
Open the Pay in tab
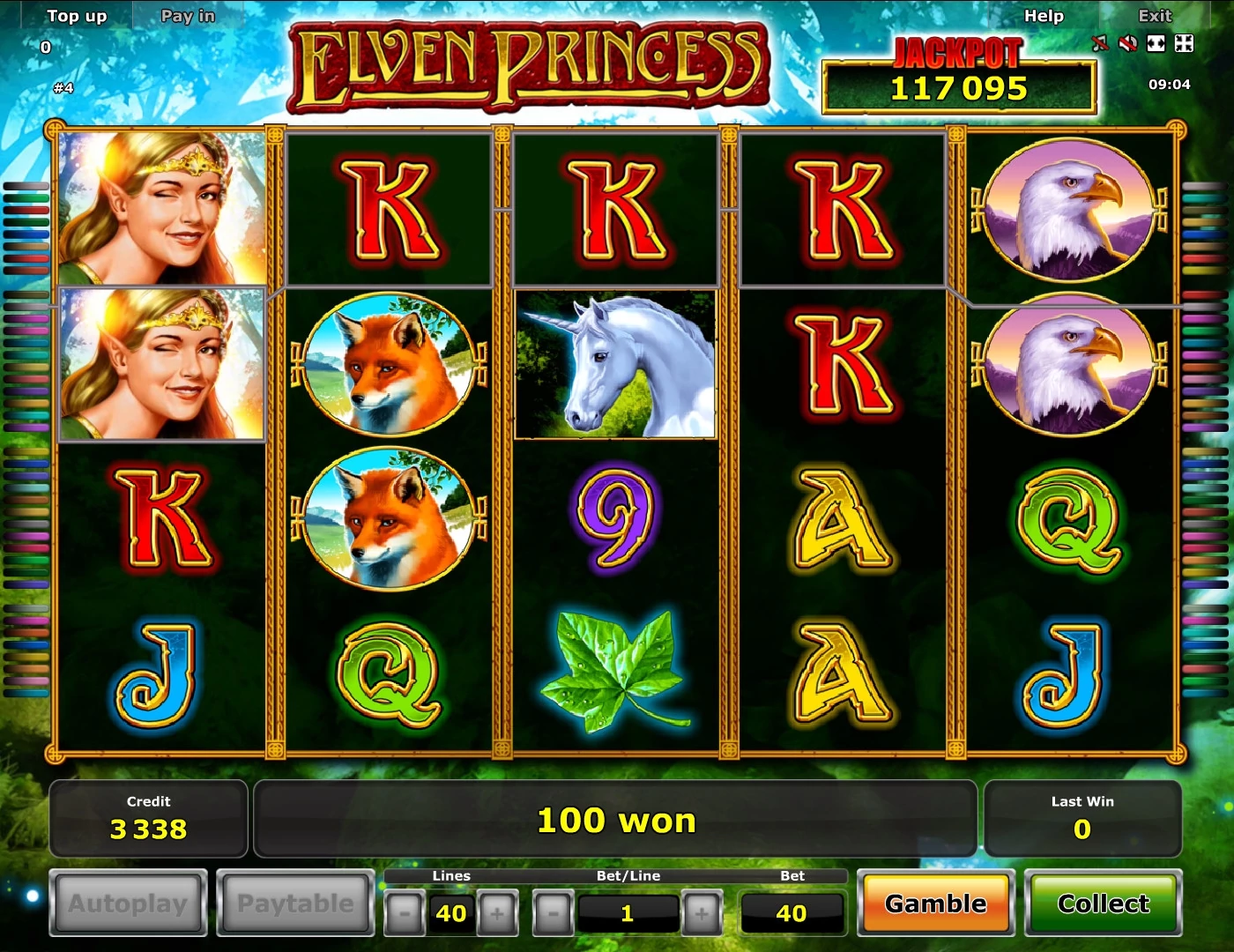click(187, 15)
